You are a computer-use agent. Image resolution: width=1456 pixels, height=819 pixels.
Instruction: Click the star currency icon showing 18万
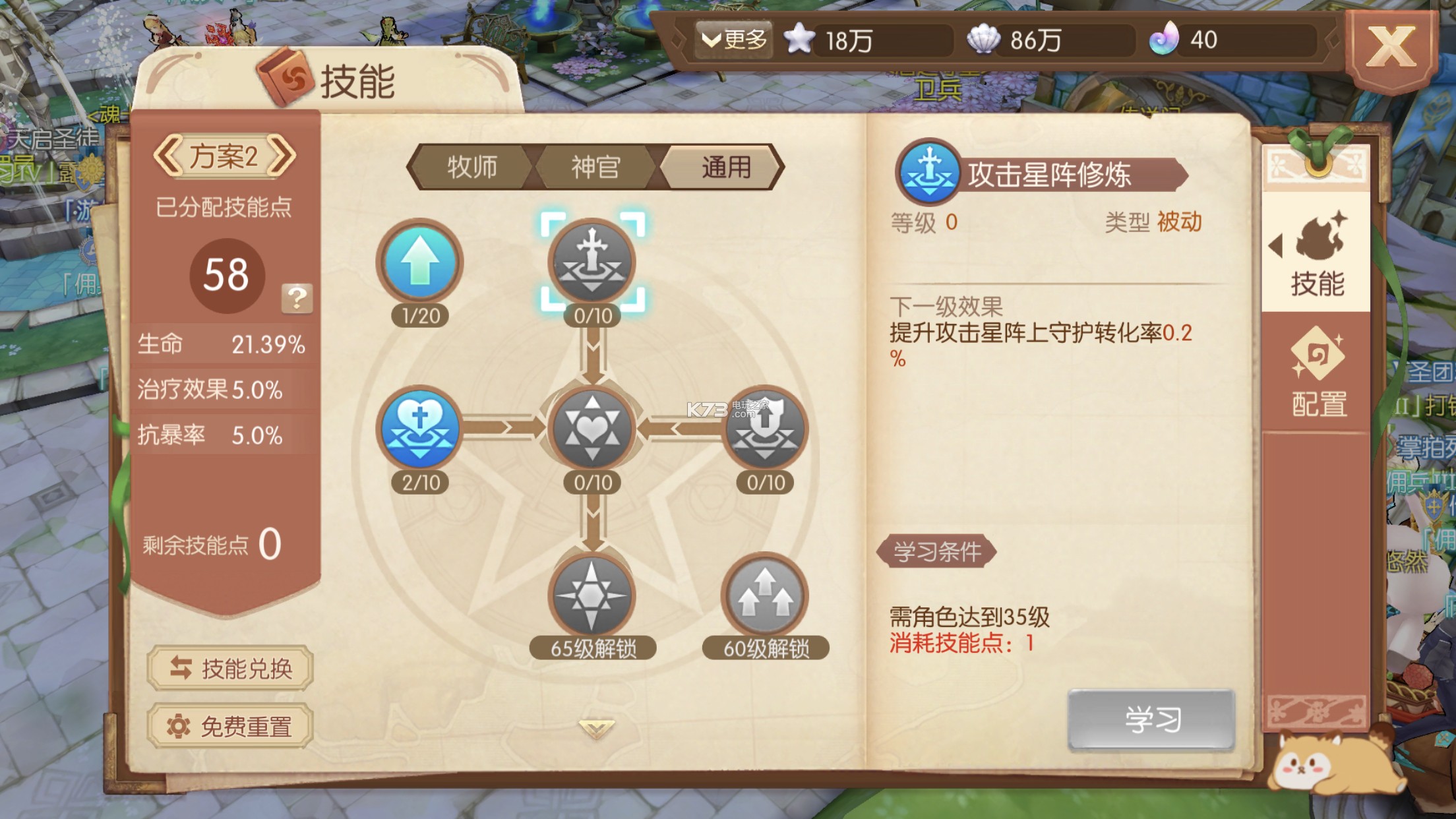799,41
